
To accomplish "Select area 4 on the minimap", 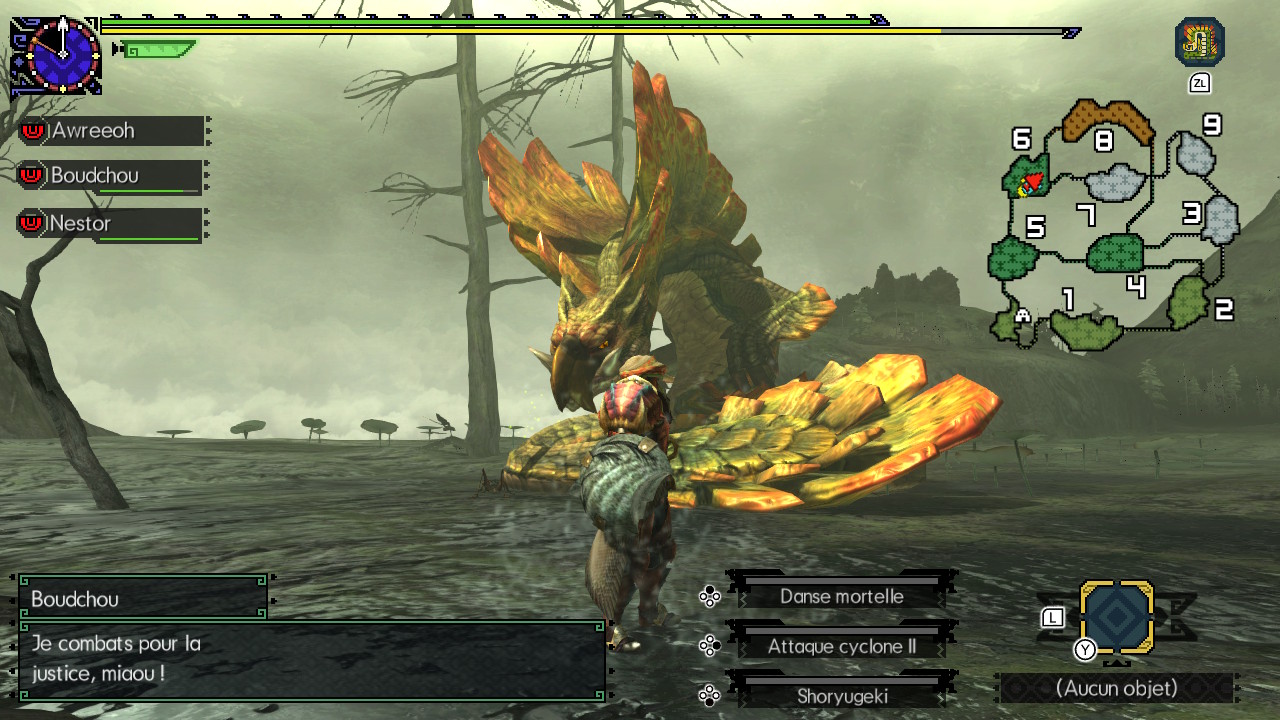I will 1115,253.
